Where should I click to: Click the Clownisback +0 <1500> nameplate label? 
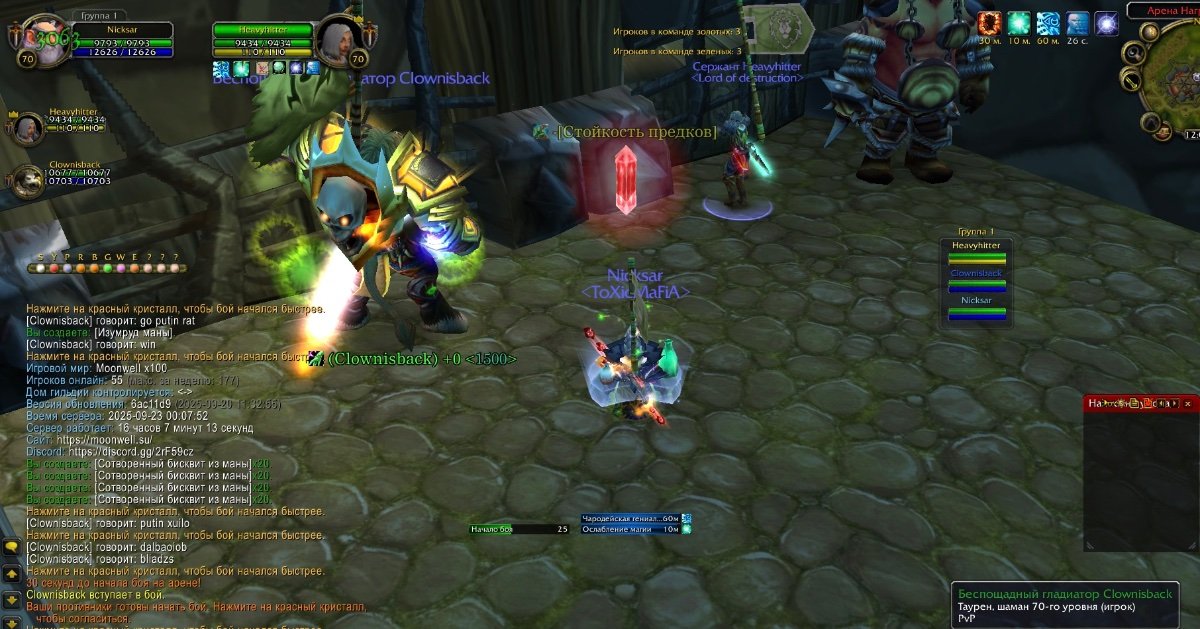(422, 359)
